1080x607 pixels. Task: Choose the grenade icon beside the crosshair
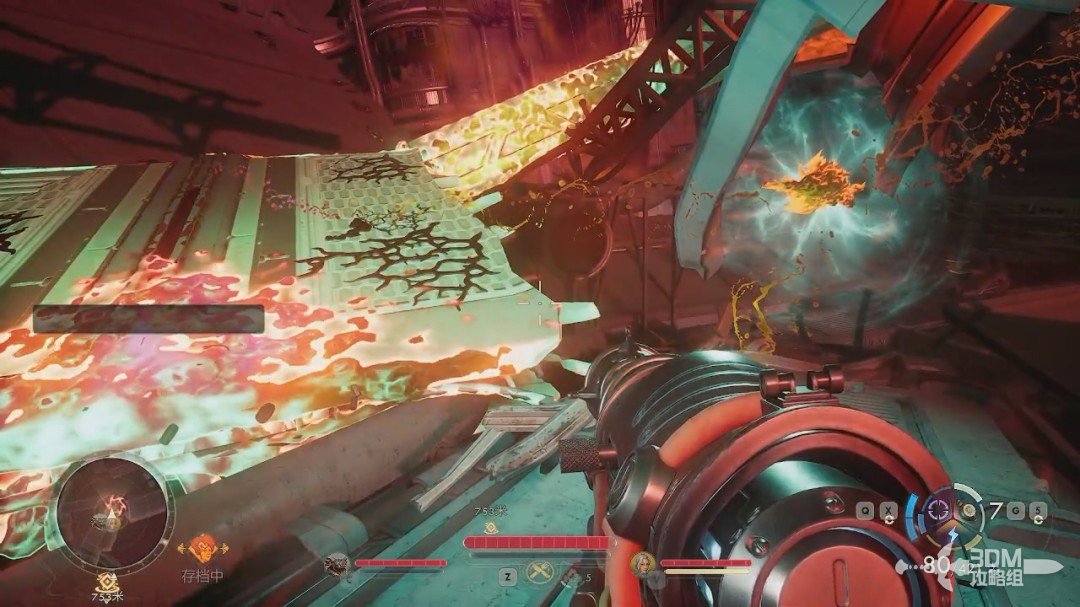(x=967, y=511)
